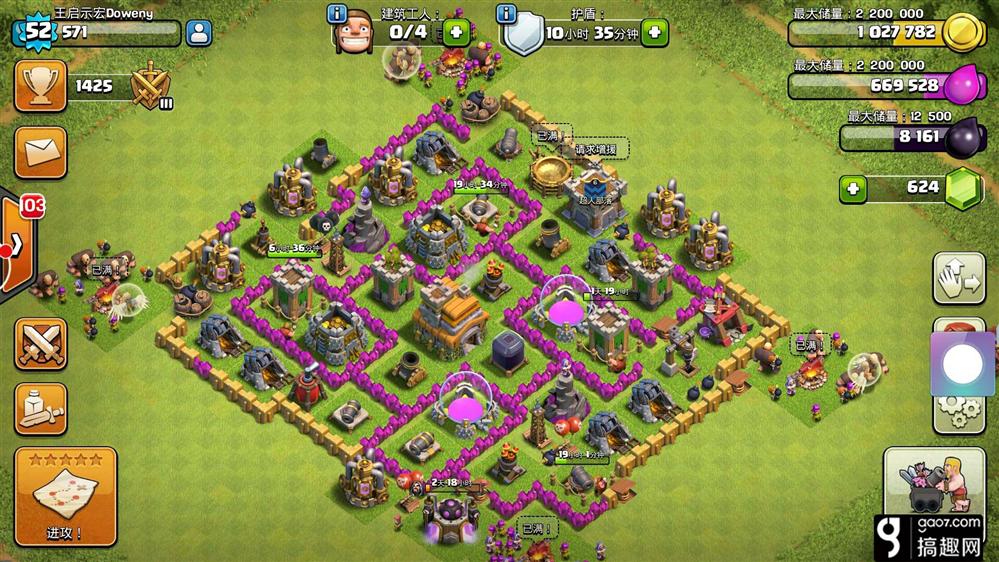Open the player profile silhouette button
The height and width of the screenshot is (562, 999).
pyautogui.click(x=199, y=32)
